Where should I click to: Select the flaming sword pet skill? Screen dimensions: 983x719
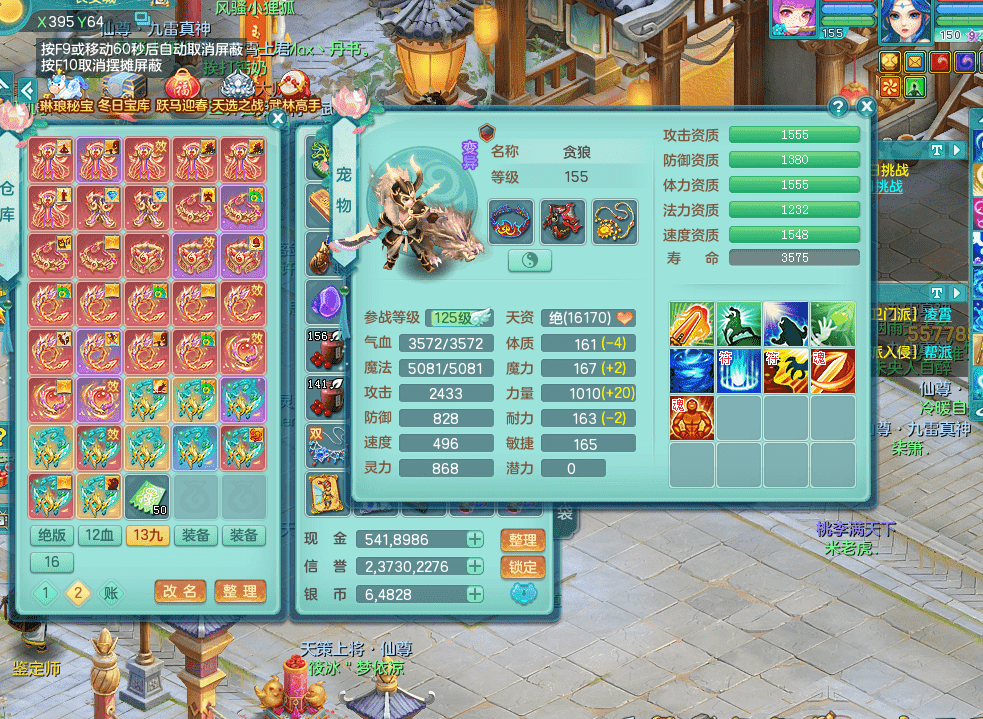tap(692, 324)
